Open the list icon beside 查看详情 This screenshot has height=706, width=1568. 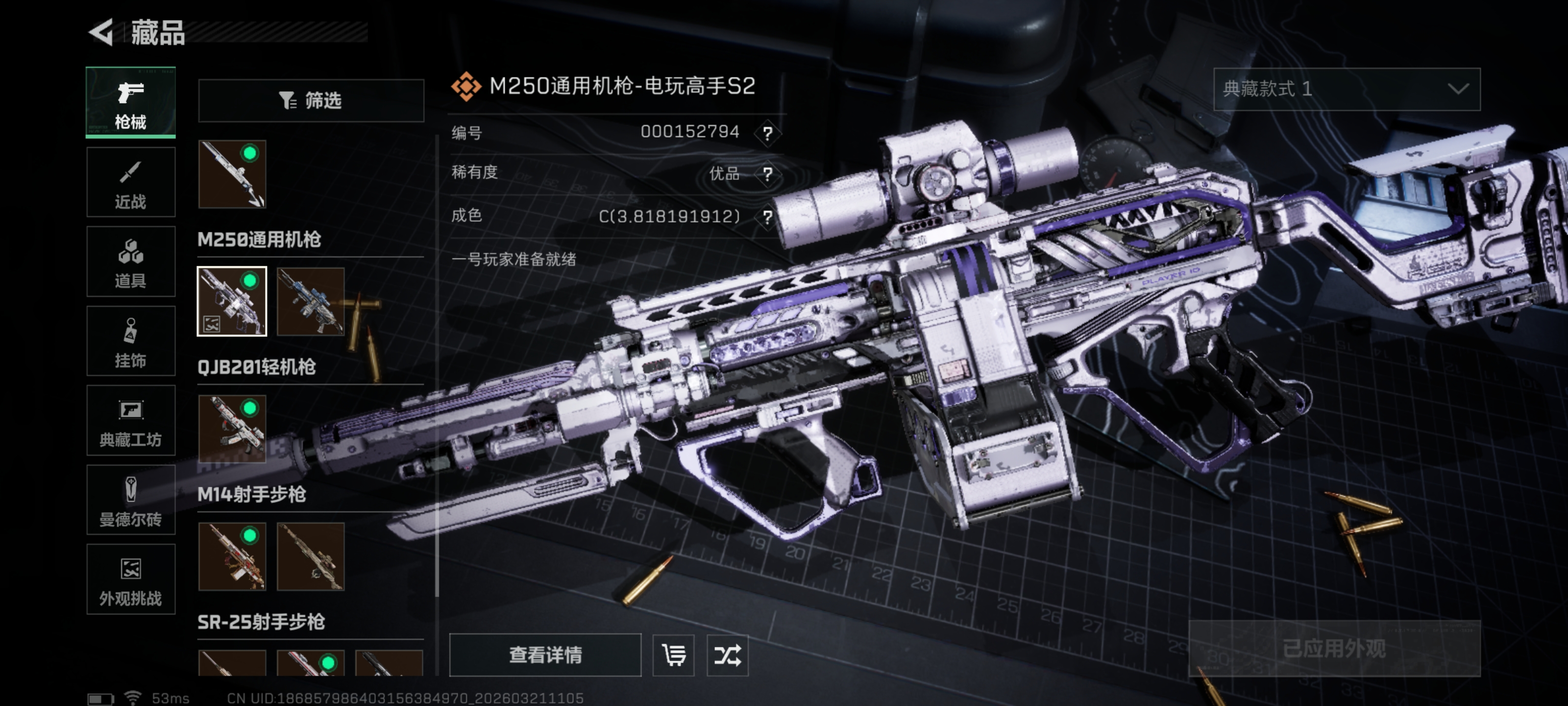(x=673, y=655)
